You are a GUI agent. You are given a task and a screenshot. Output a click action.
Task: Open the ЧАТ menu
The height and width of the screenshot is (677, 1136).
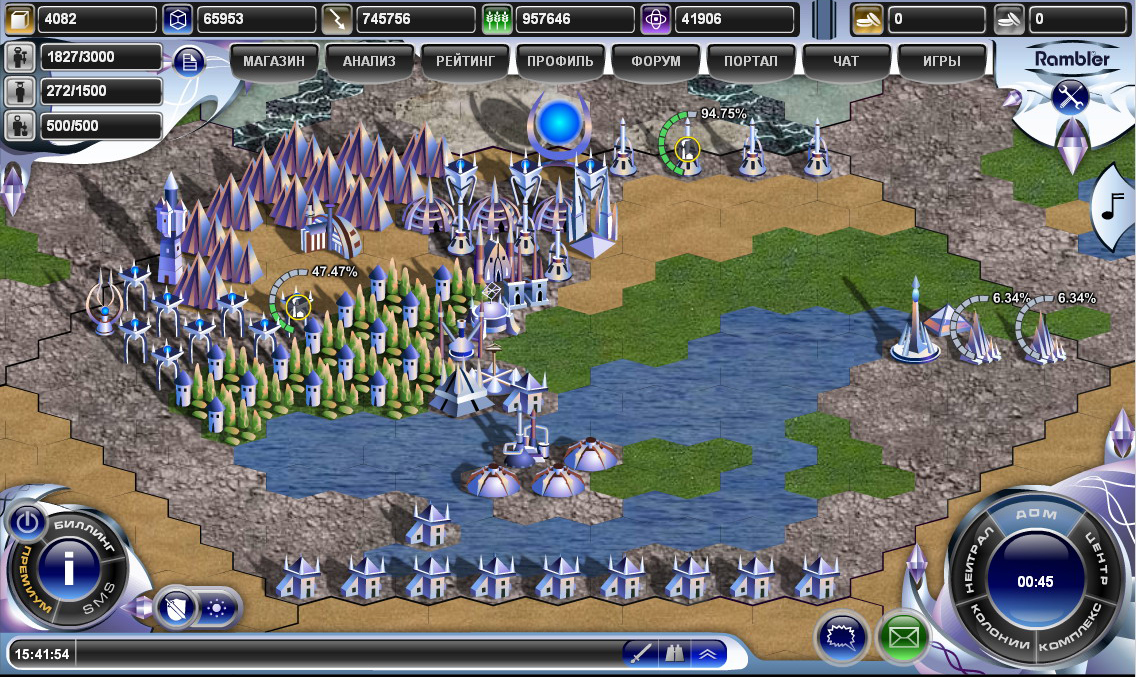click(x=846, y=61)
